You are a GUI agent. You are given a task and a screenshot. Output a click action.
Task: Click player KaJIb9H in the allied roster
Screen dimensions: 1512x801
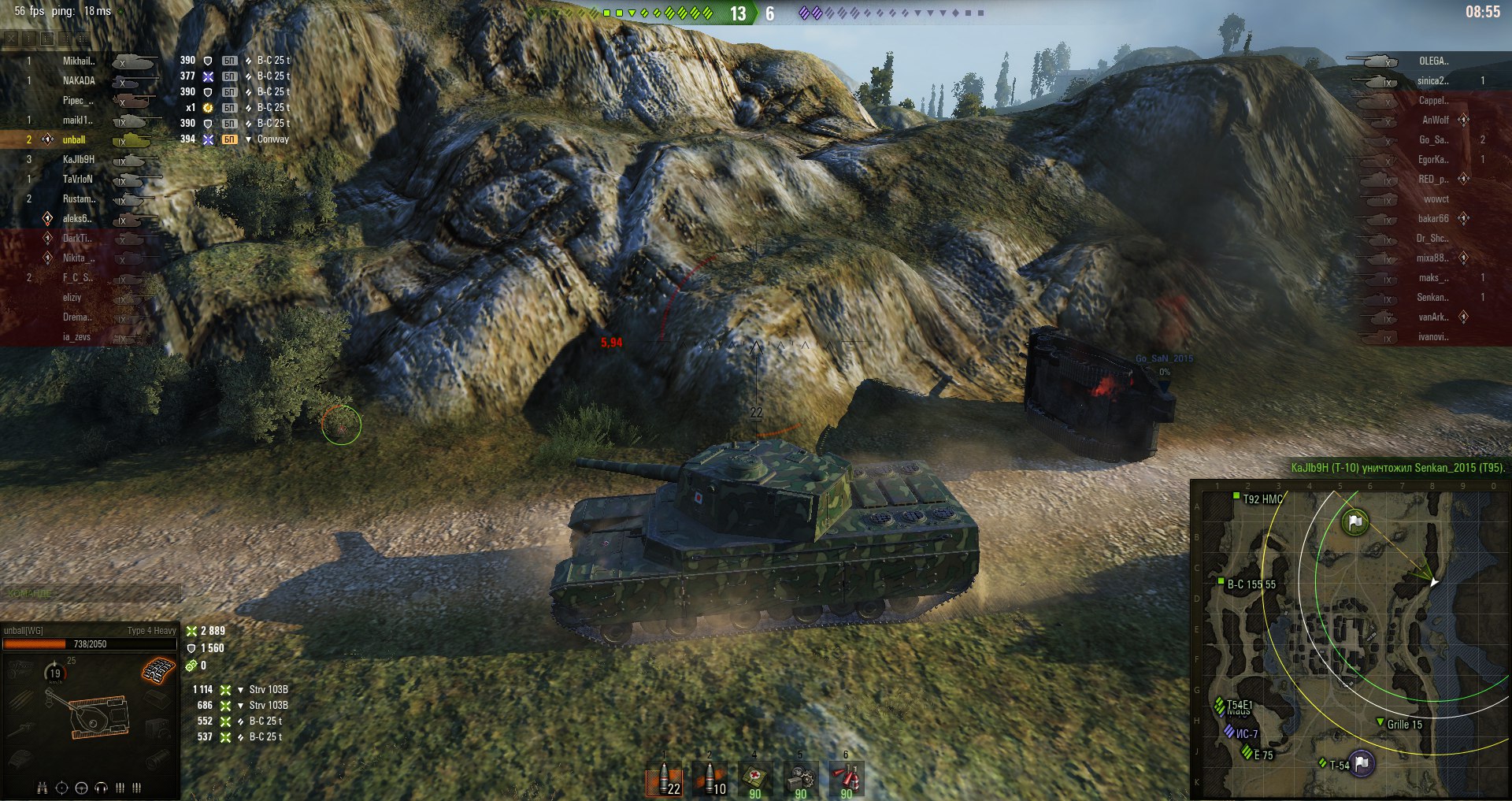78,160
